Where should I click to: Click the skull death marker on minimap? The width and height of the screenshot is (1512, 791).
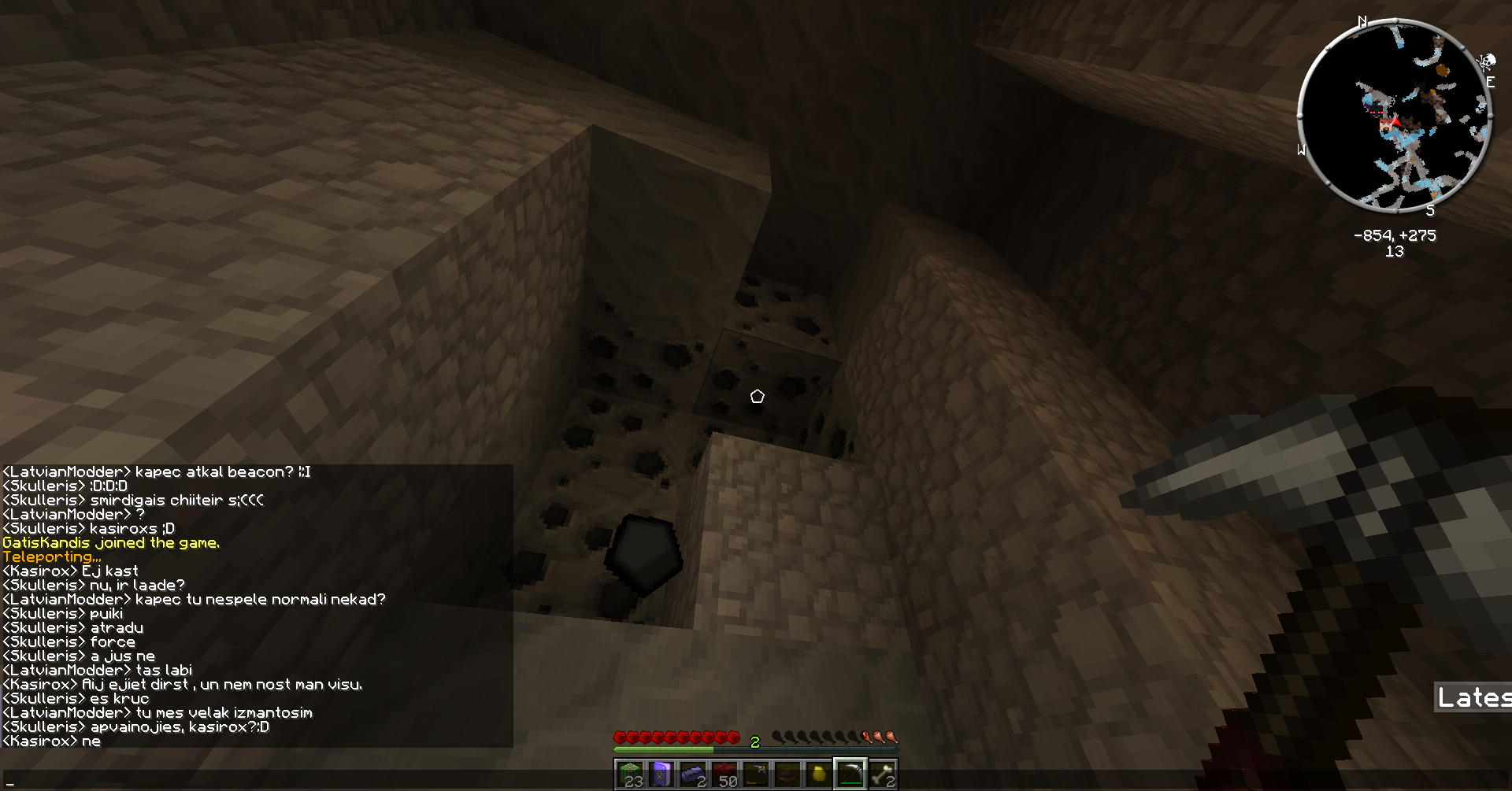(x=1486, y=62)
